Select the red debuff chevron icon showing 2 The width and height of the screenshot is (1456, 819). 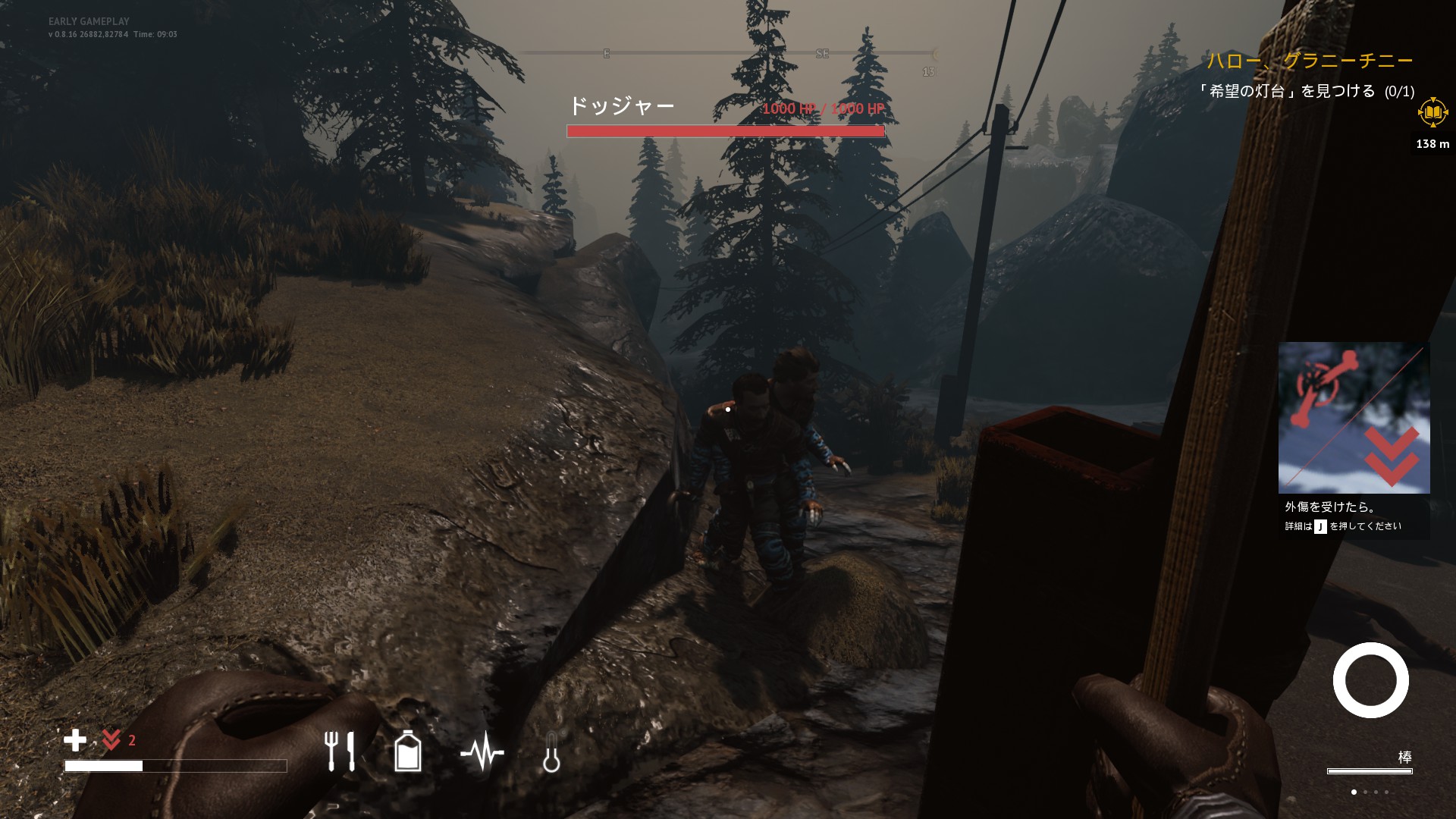(x=112, y=739)
